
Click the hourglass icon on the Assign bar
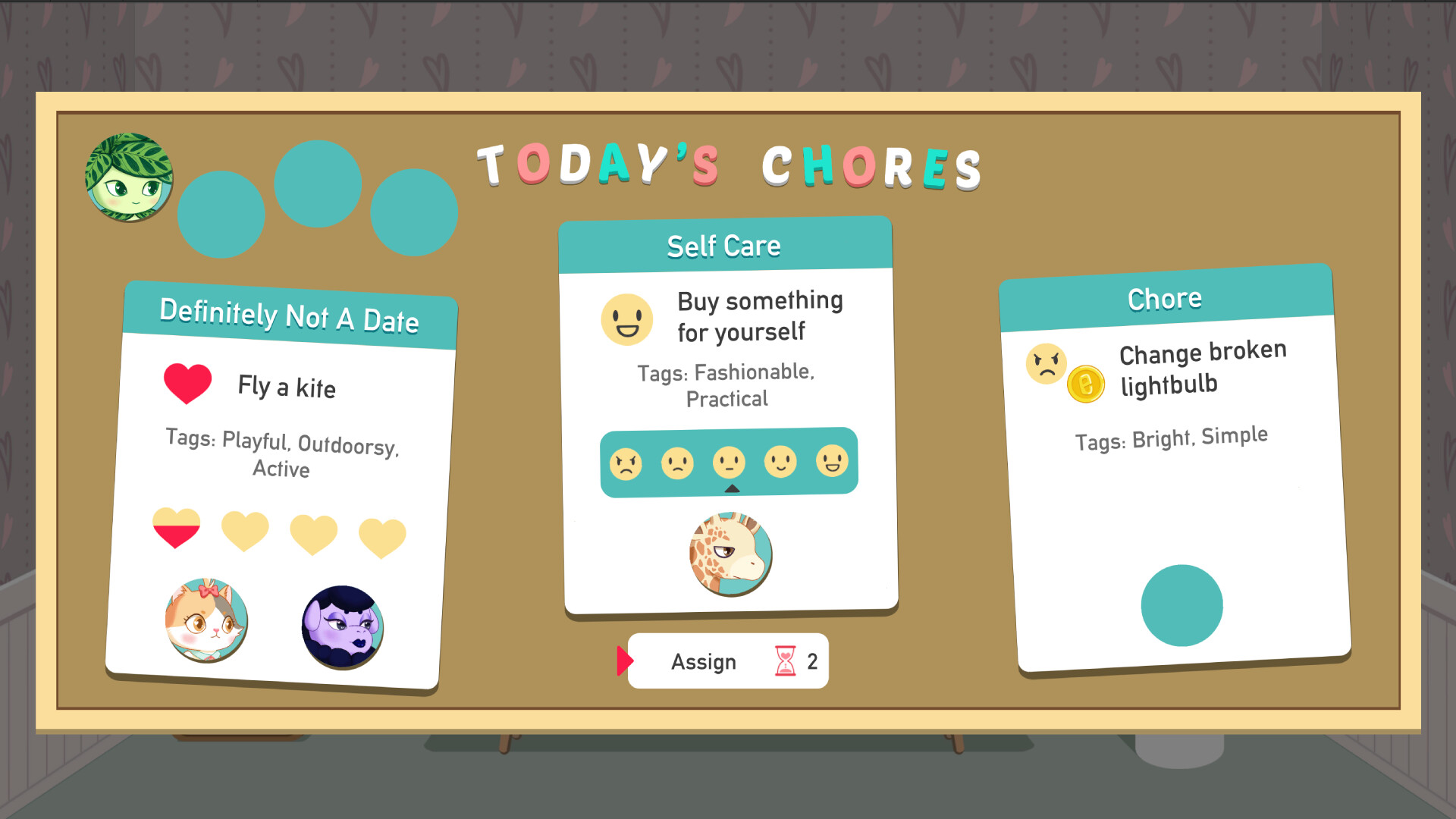pos(783,661)
